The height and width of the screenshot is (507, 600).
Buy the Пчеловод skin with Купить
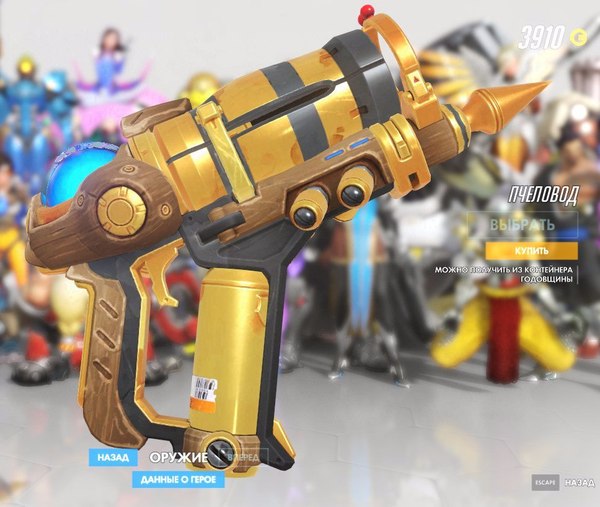pyautogui.click(x=531, y=250)
